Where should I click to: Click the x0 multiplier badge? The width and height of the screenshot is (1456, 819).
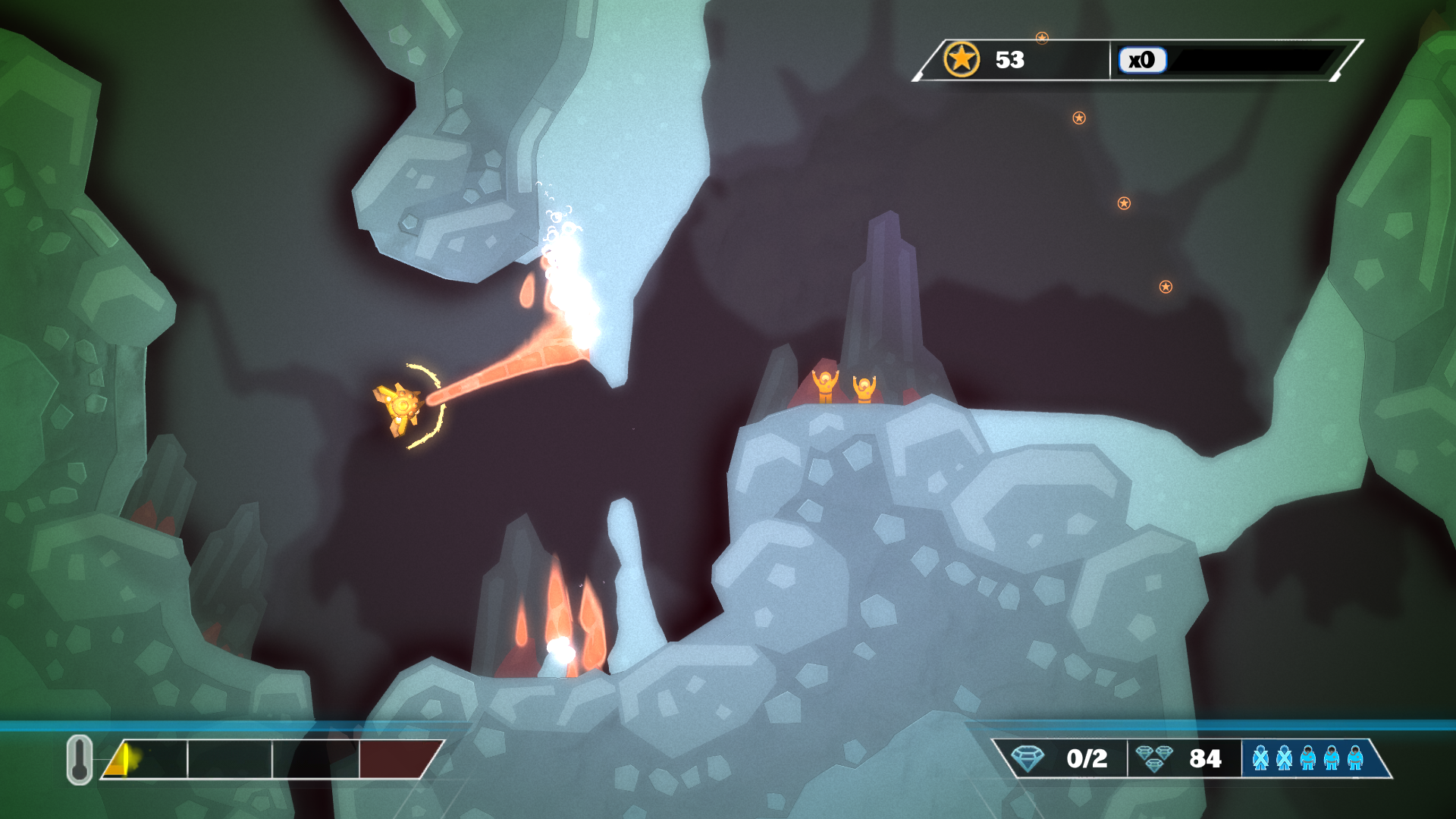1141,60
